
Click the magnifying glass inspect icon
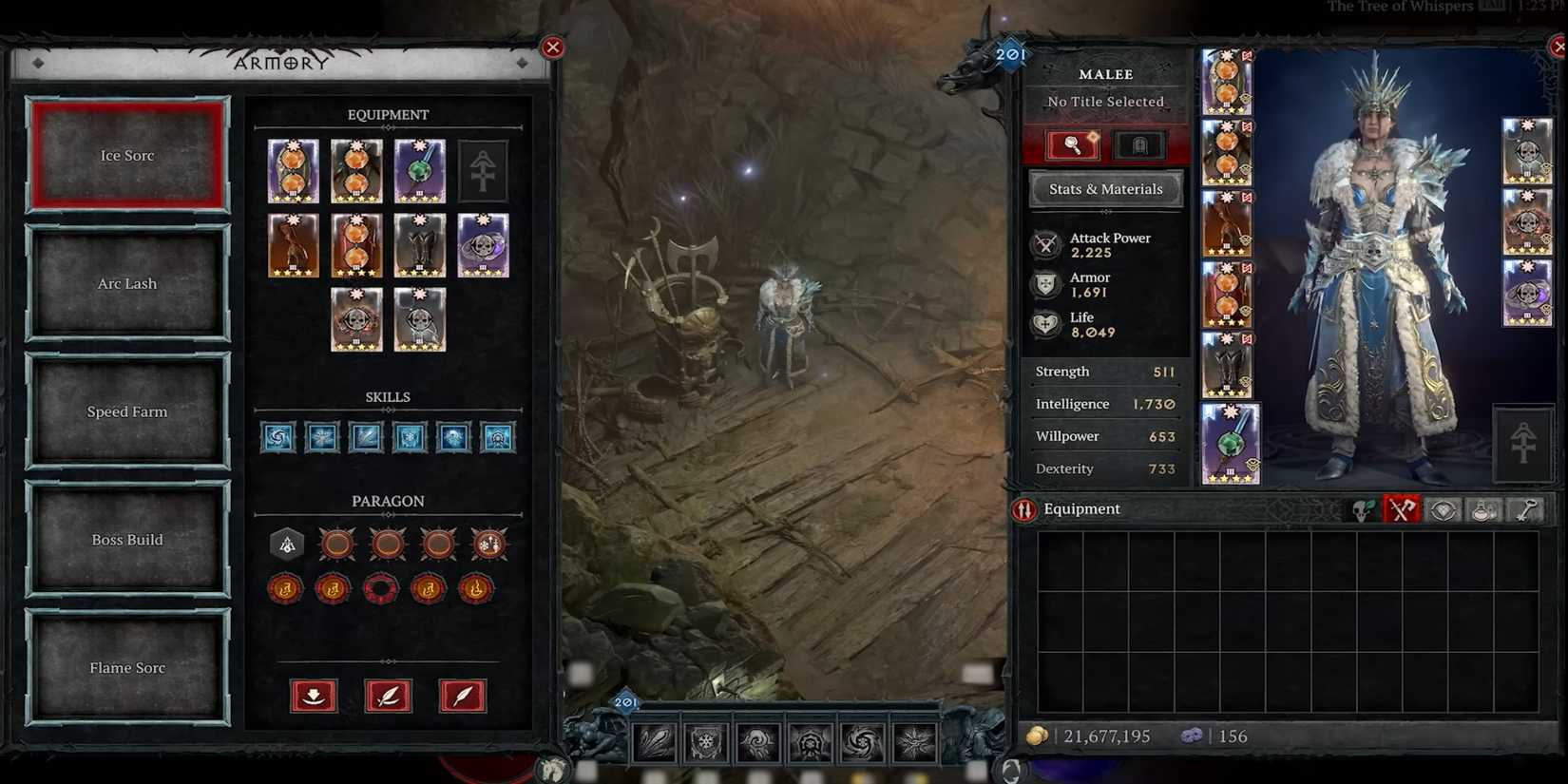[1073, 144]
